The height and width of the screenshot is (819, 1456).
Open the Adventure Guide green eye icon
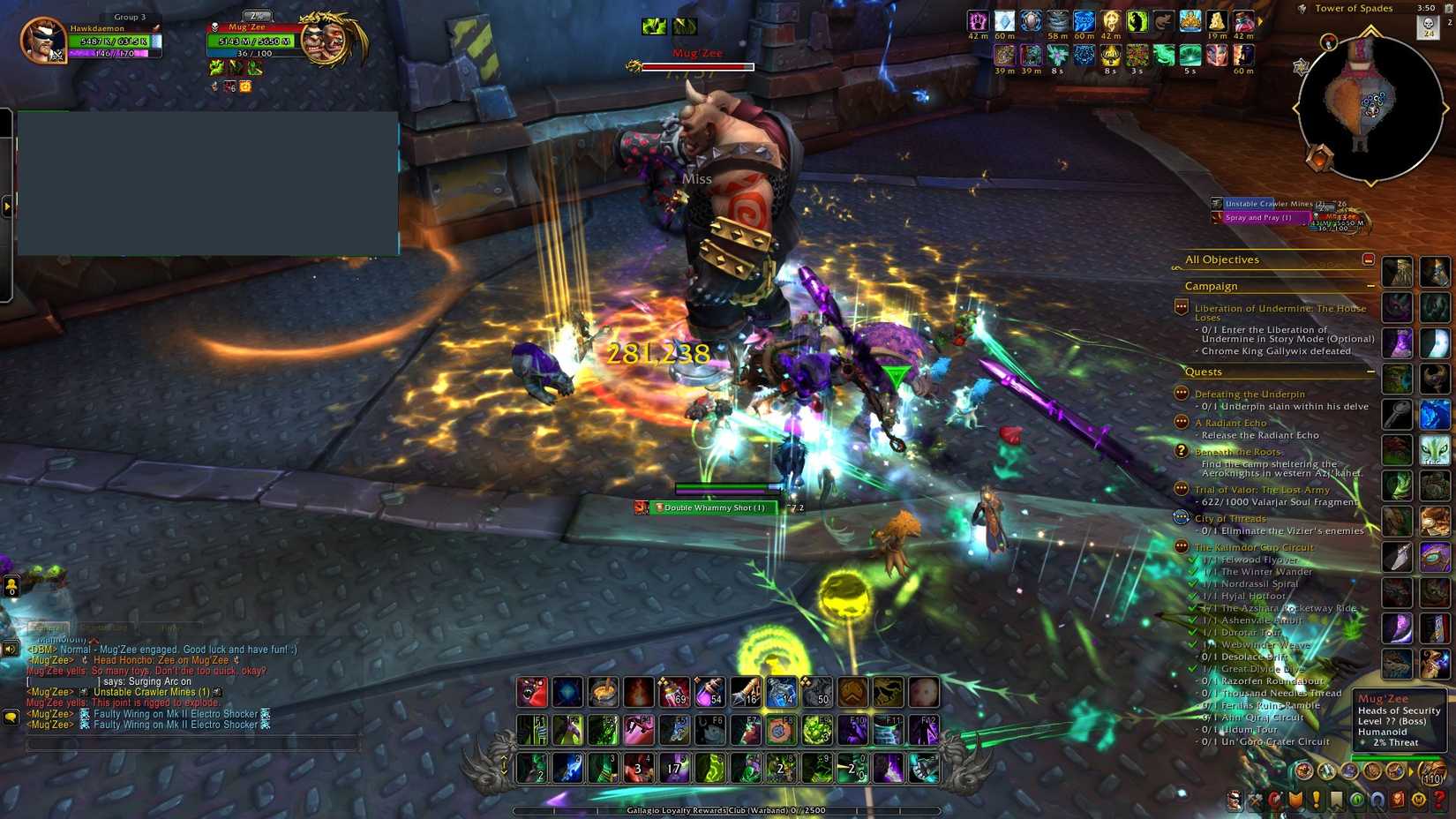pyautogui.click(x=1358, y=800)
